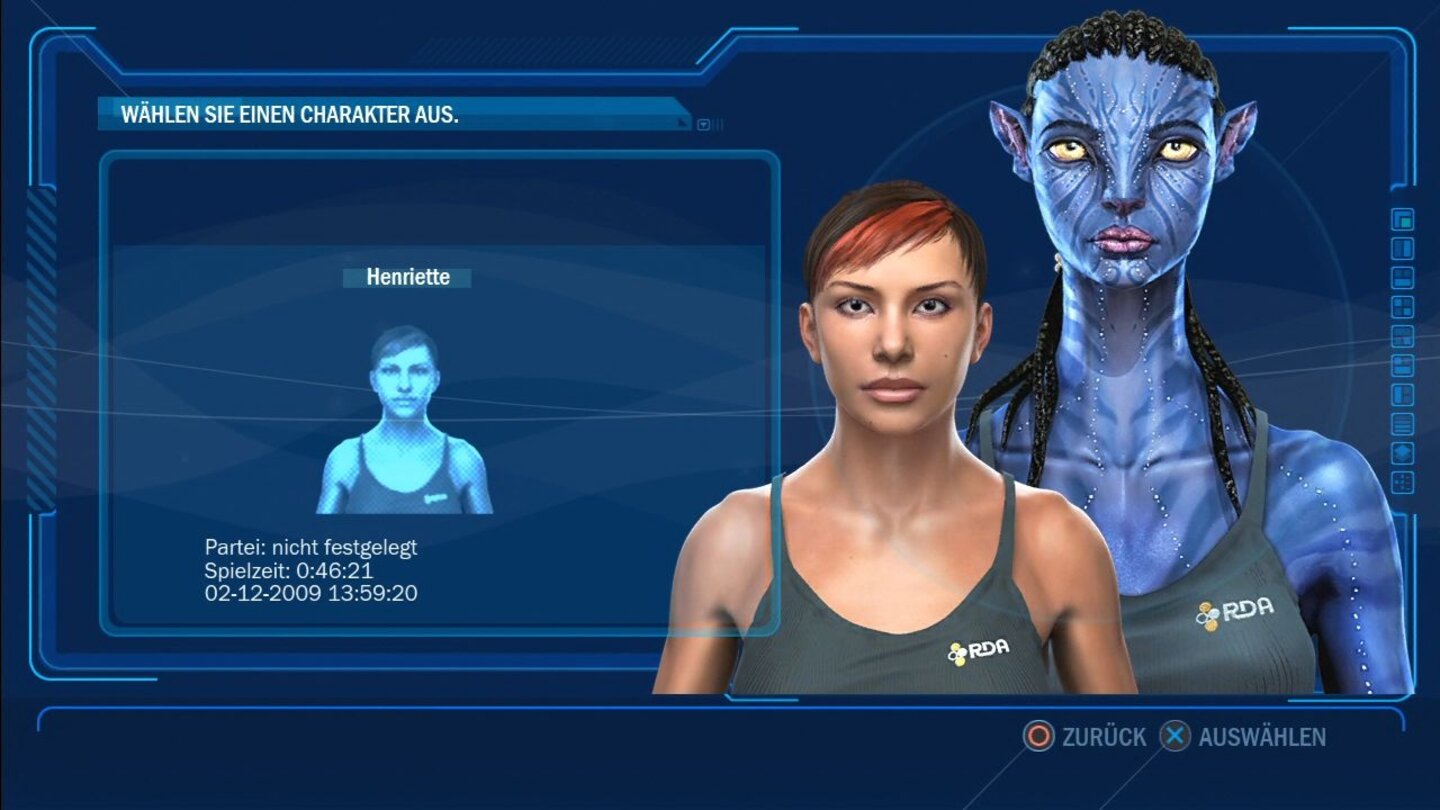
Task: Click the second save slot icon on right sidebar
Action: [1402, 249]
